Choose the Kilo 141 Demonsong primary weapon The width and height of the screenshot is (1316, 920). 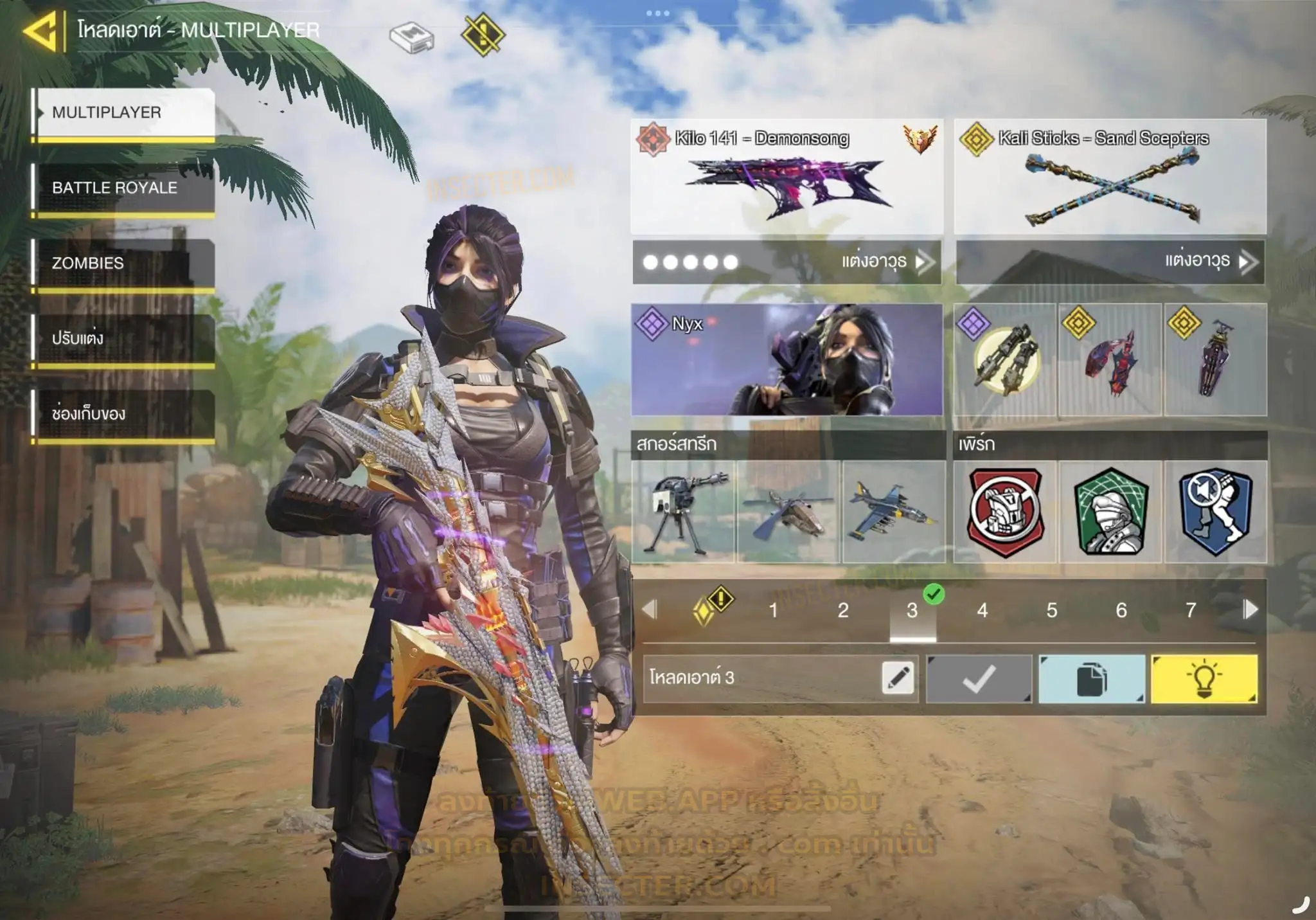[x=787, y=176]
